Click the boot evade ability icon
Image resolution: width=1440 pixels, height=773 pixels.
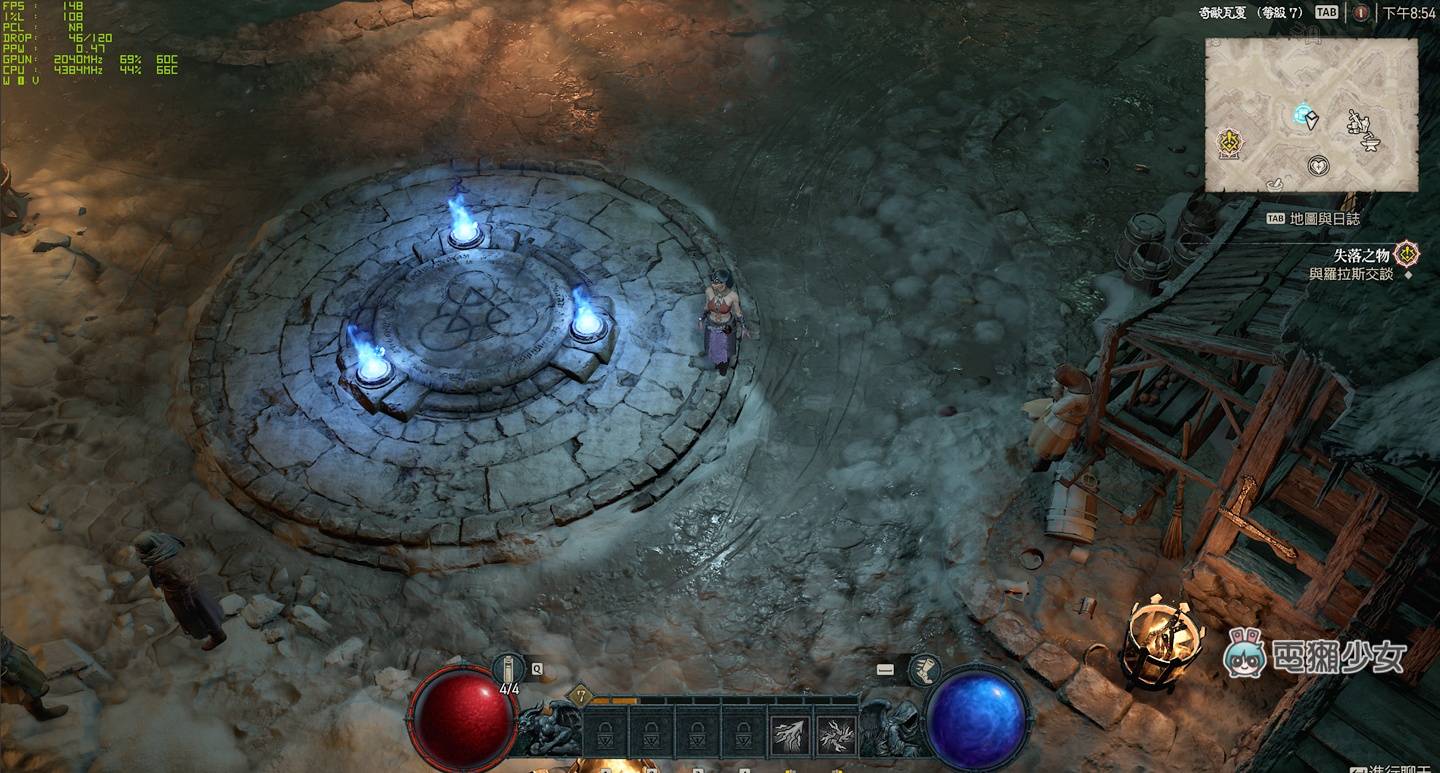click(x=924, y=669)
